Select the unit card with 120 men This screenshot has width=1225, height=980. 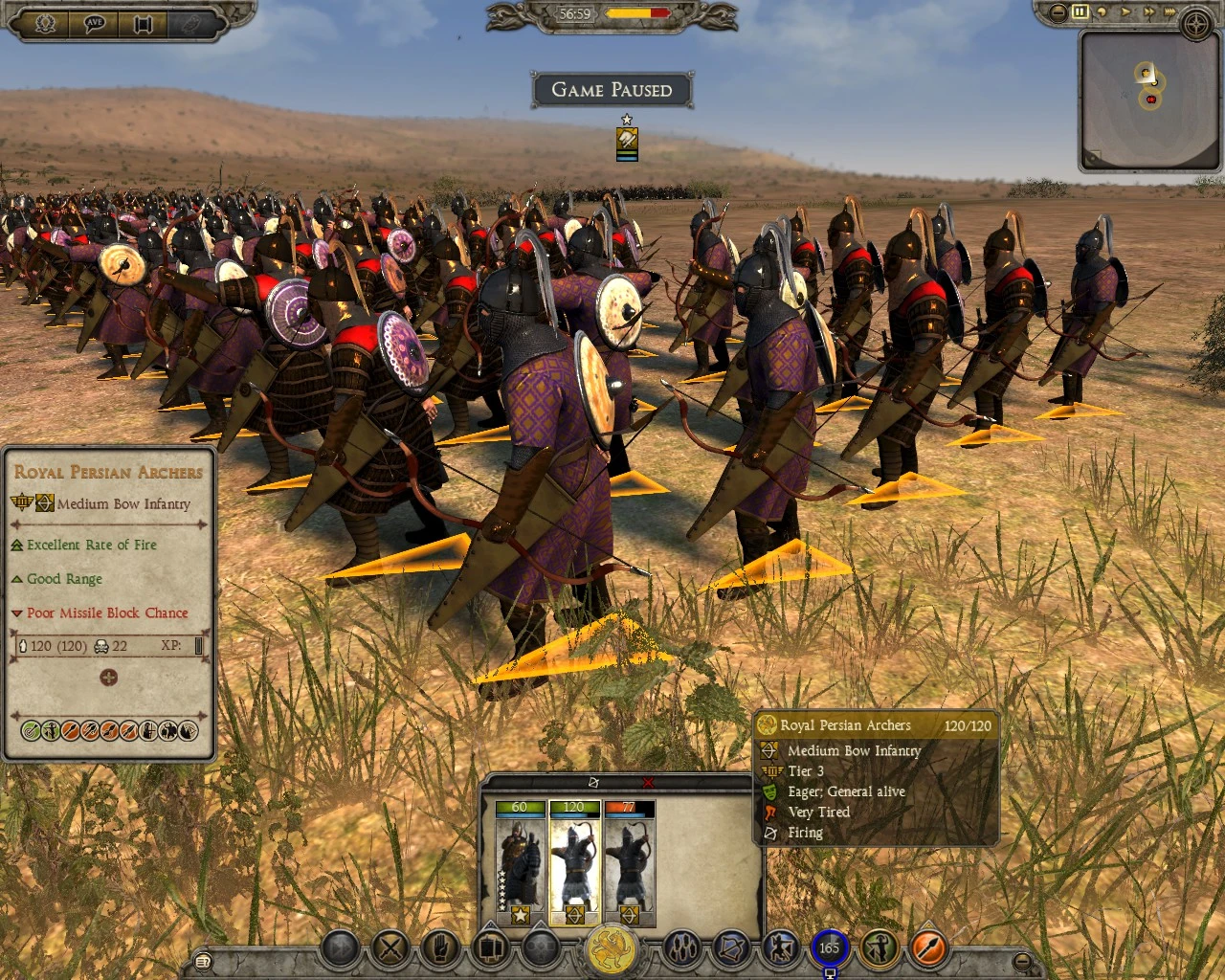[574, 861]
